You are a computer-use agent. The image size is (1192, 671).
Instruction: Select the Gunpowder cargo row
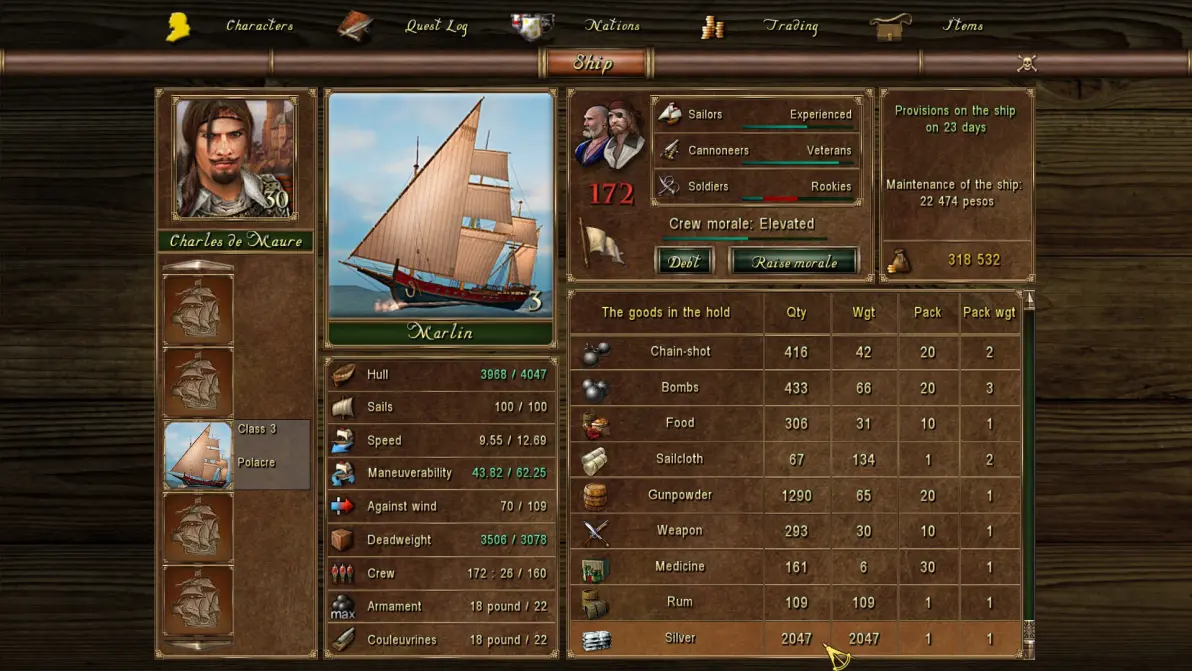click(680, 495)
